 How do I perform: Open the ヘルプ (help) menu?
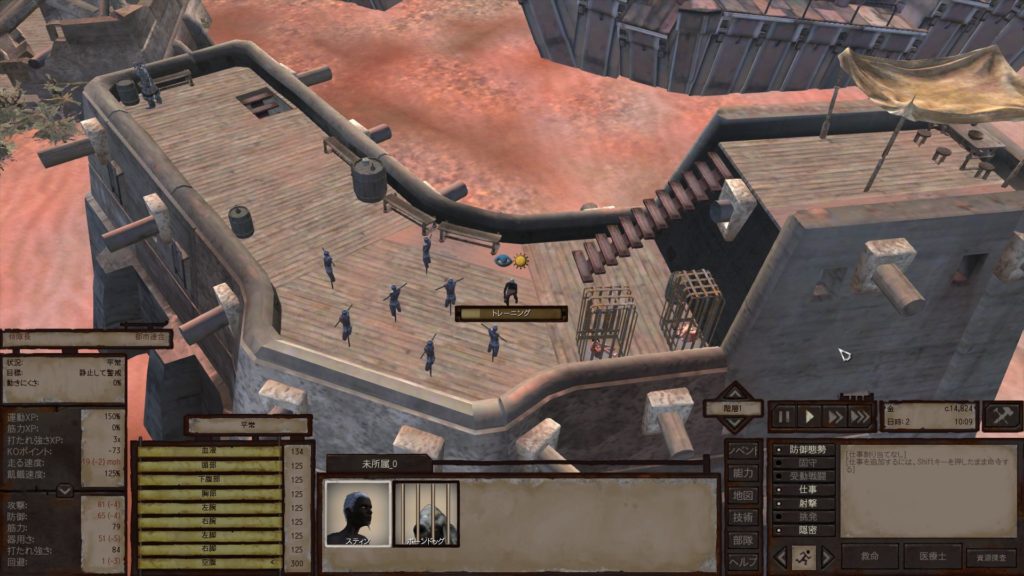coord(742,561)
